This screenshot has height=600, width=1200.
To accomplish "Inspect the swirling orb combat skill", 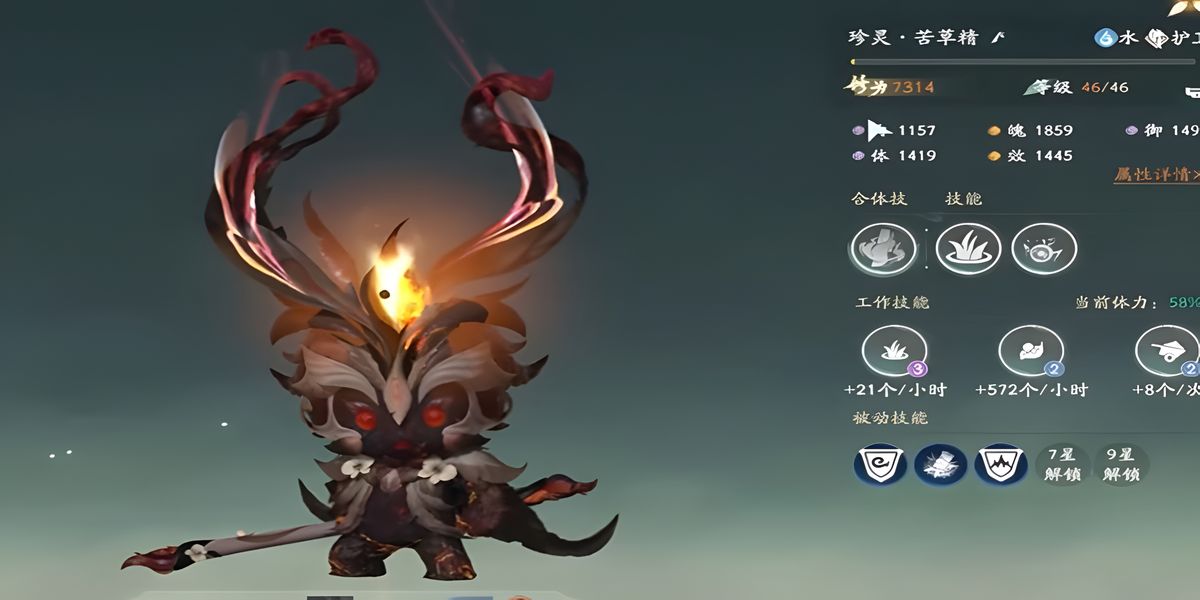I will click(1044, 249).
